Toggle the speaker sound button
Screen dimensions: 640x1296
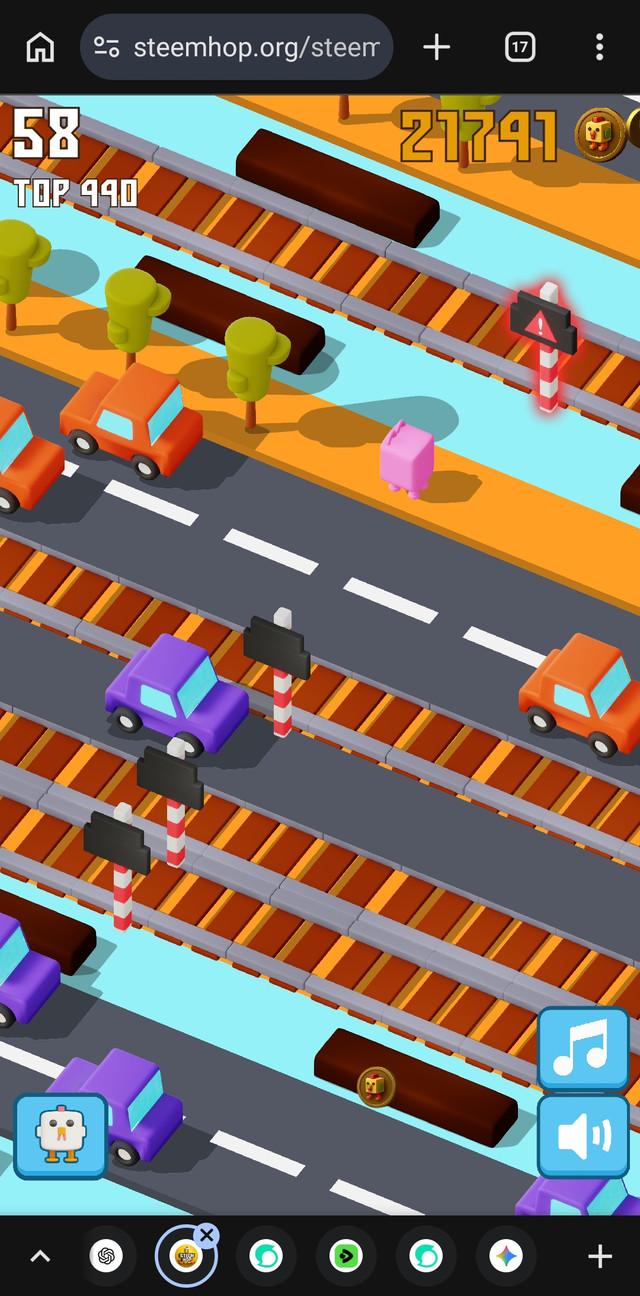pyautogui.click(x=582, y=1136)
